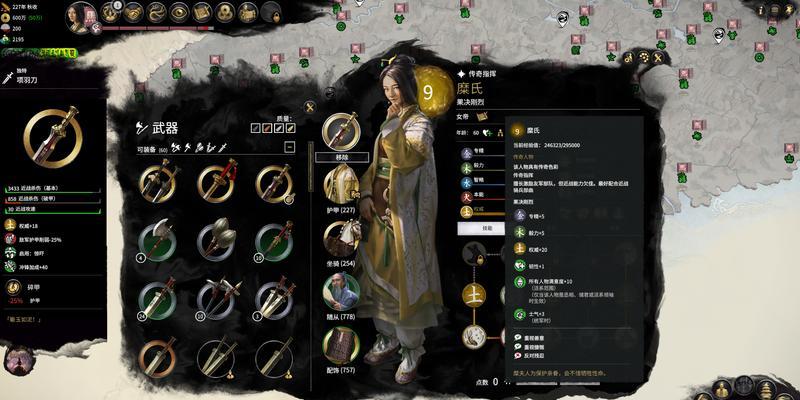The image size is (800, 400).
Task: Click the level 9 rank badge
Action: (430, 91)
